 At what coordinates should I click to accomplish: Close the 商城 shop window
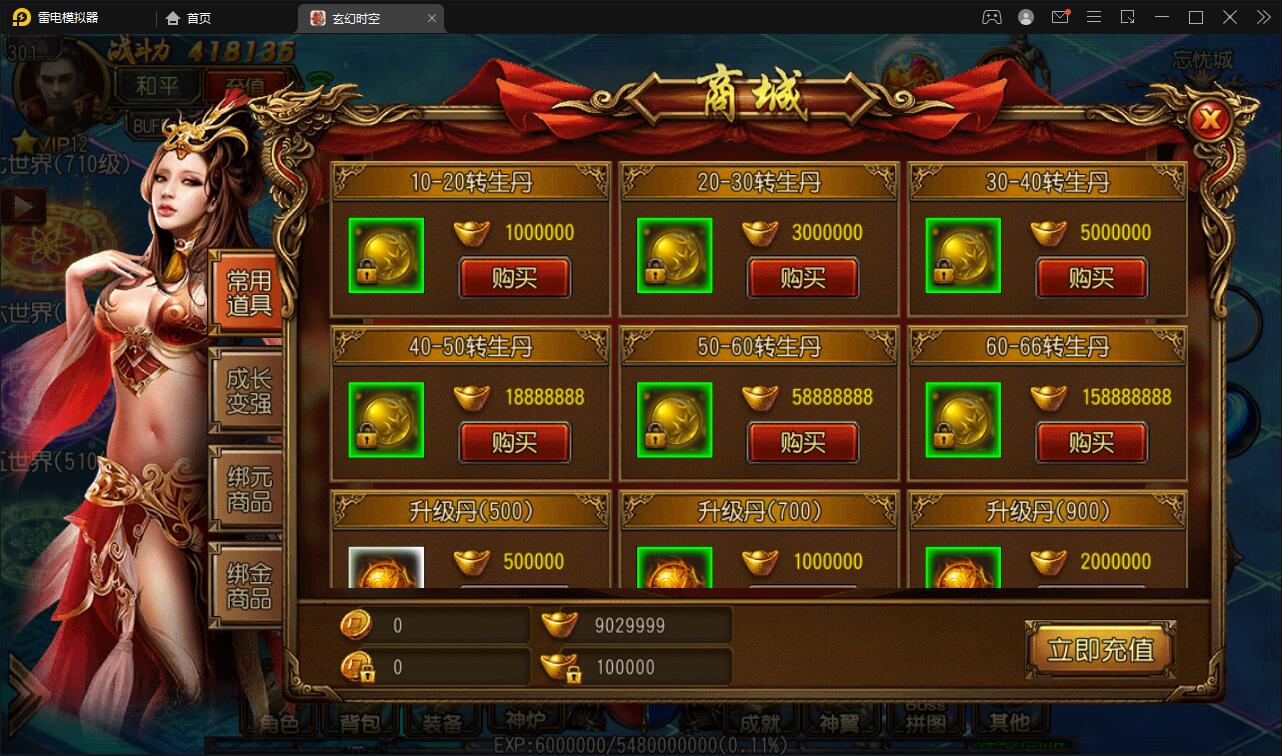1211,121
